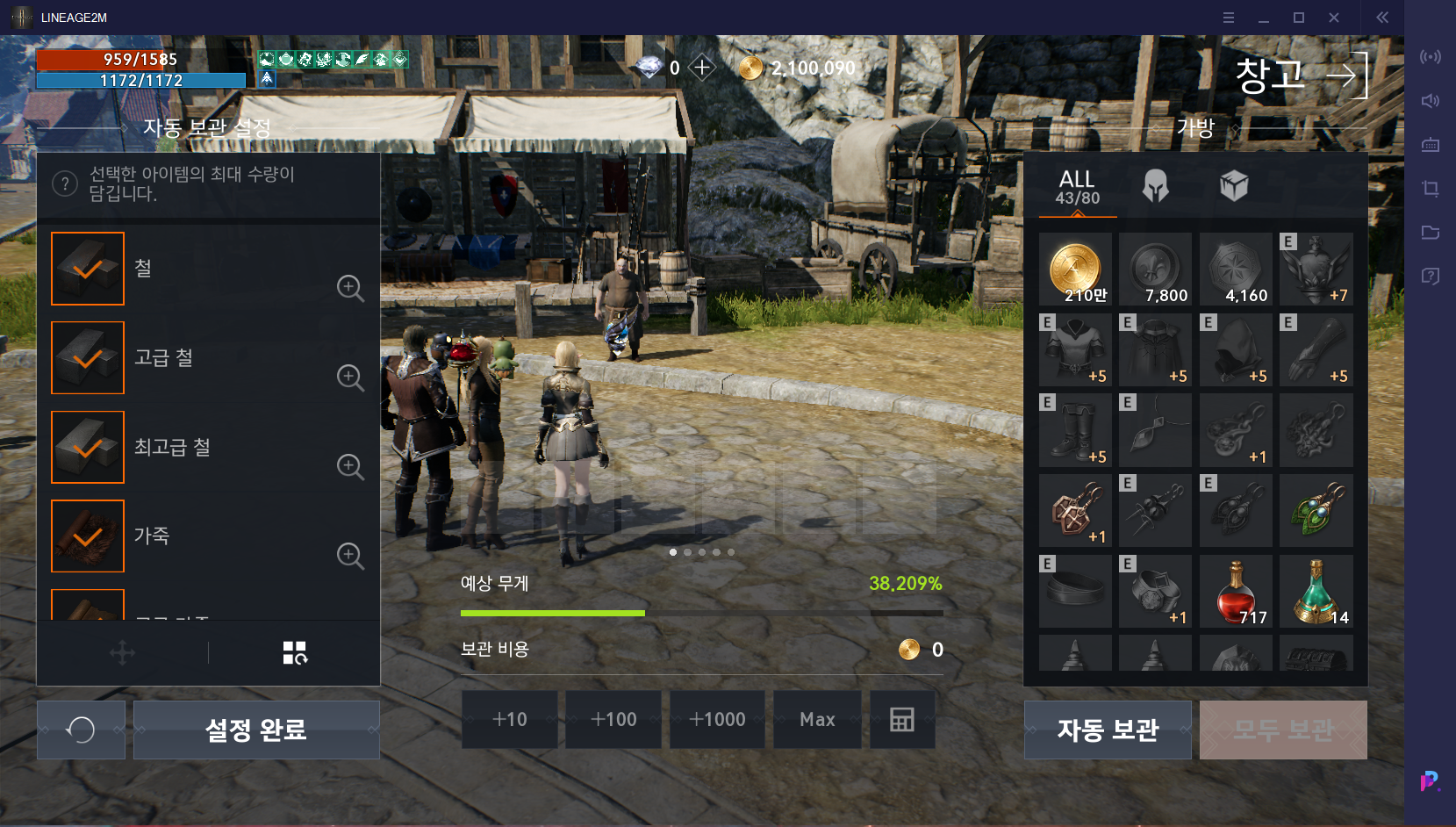Click the circular reset arrow button

tap(81, 730)
